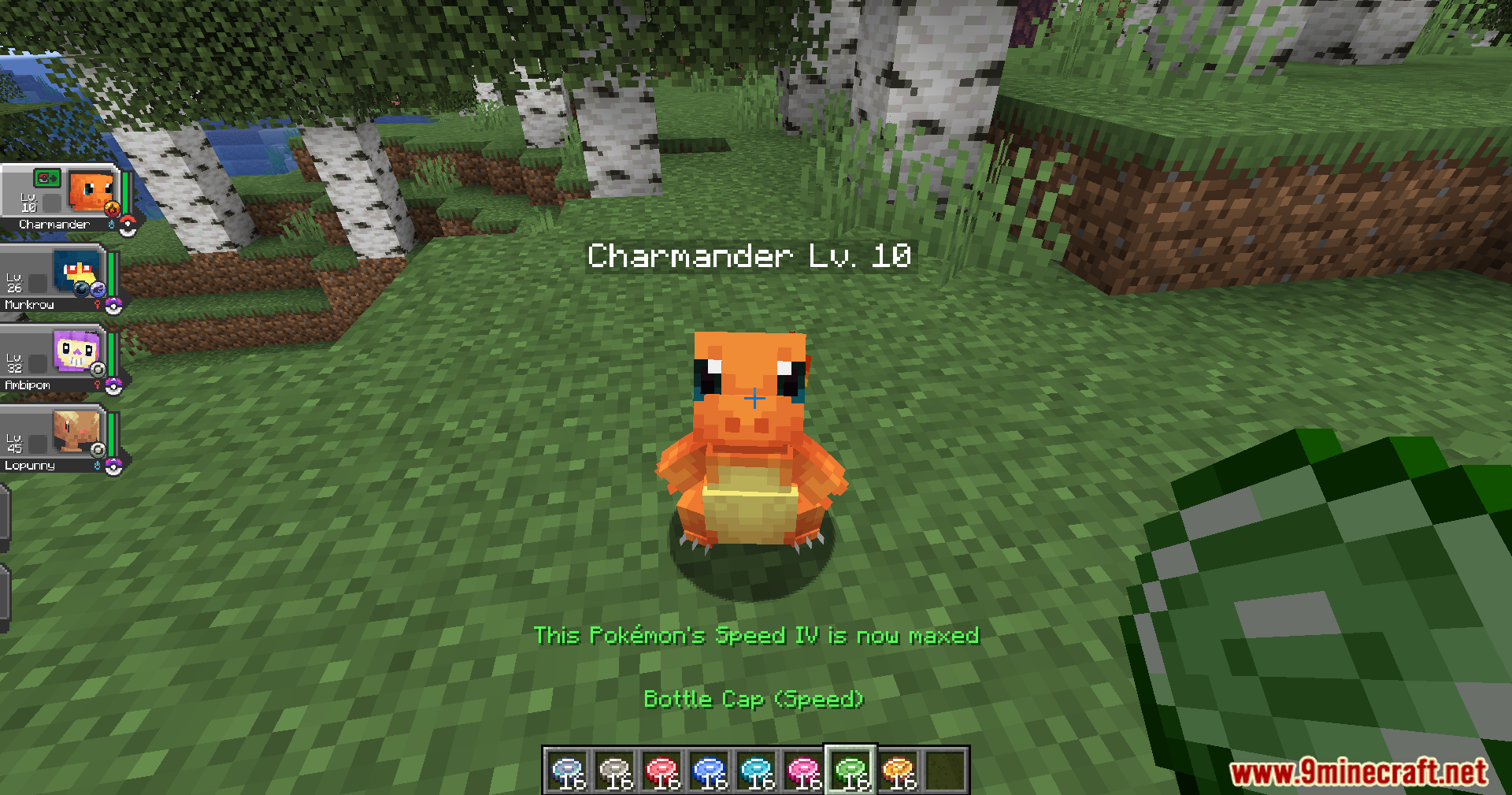Click the green send-out icon above Charmander's level
Viewport: 1512px width, 795px height.
click(x=47, y=178)
